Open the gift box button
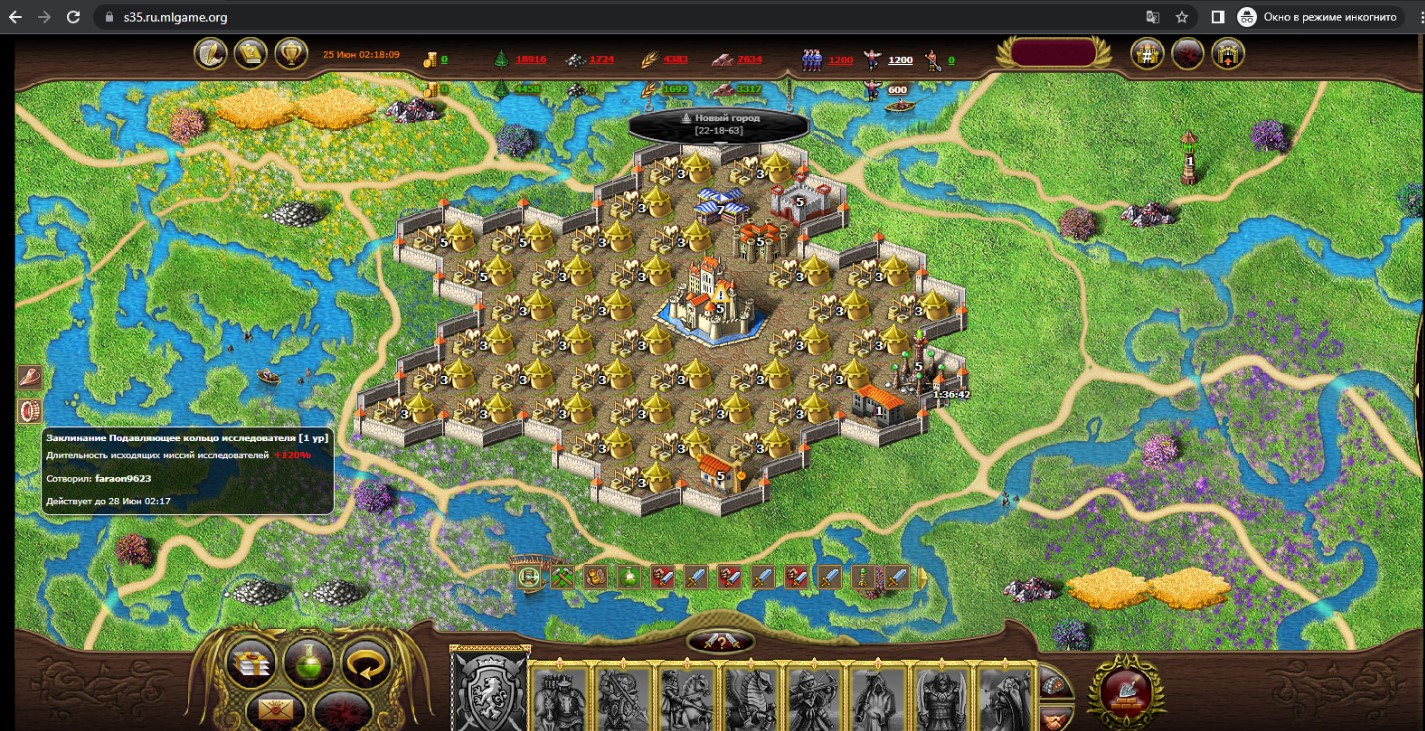 pos(250,661)
